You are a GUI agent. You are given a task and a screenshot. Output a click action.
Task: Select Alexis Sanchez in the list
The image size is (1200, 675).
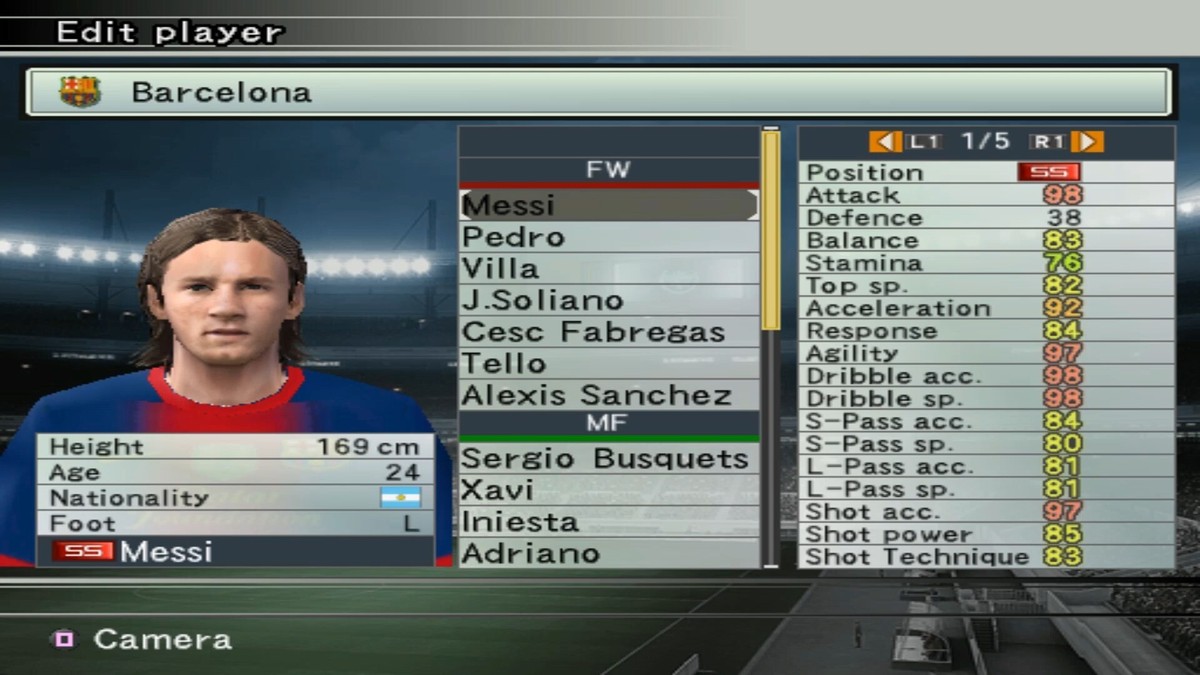click(608, 395)
